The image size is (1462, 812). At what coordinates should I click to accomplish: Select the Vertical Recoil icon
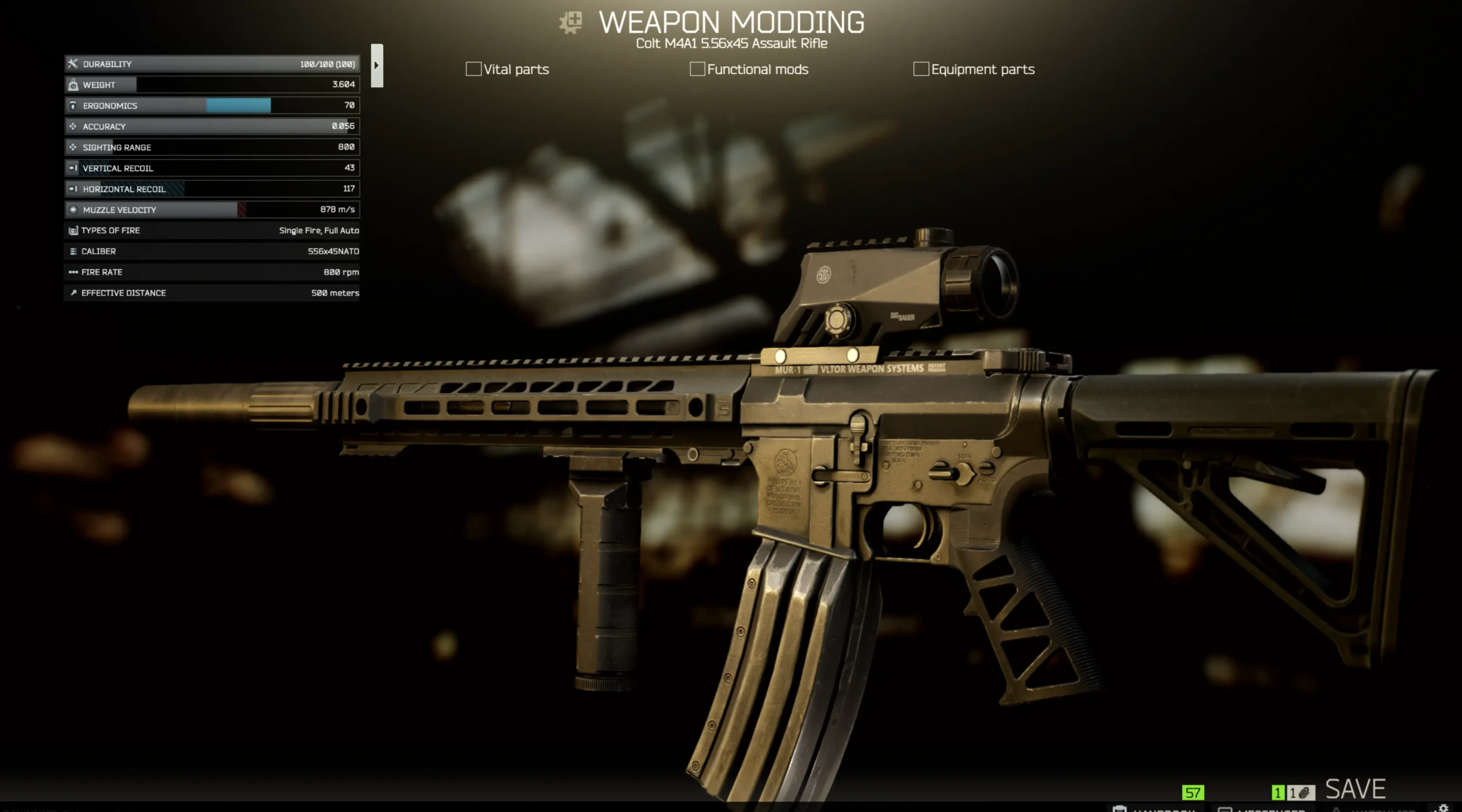(x=73, y=168)
